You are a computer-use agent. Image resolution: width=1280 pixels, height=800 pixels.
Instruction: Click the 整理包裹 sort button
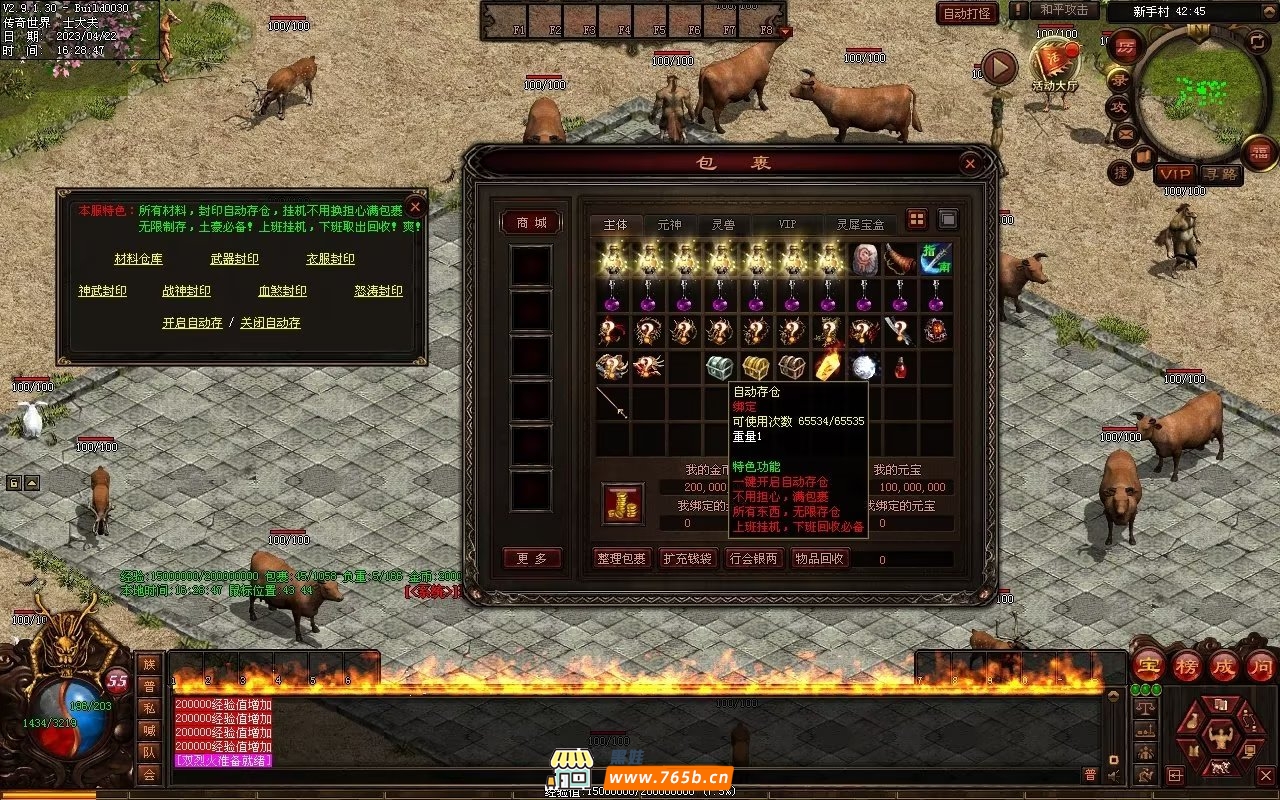(x=621, y=559)
